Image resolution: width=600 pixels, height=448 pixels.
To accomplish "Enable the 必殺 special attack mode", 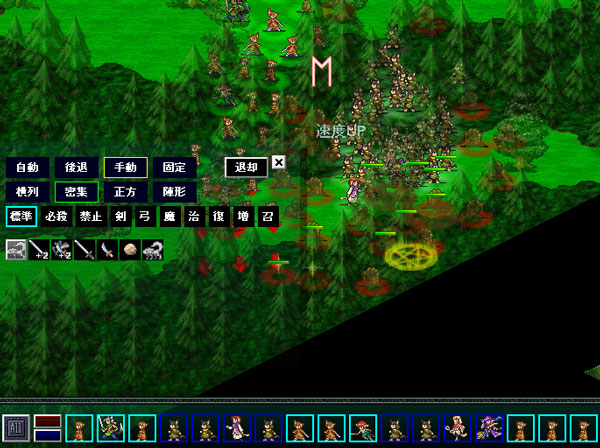I will (x=57, y=216).
